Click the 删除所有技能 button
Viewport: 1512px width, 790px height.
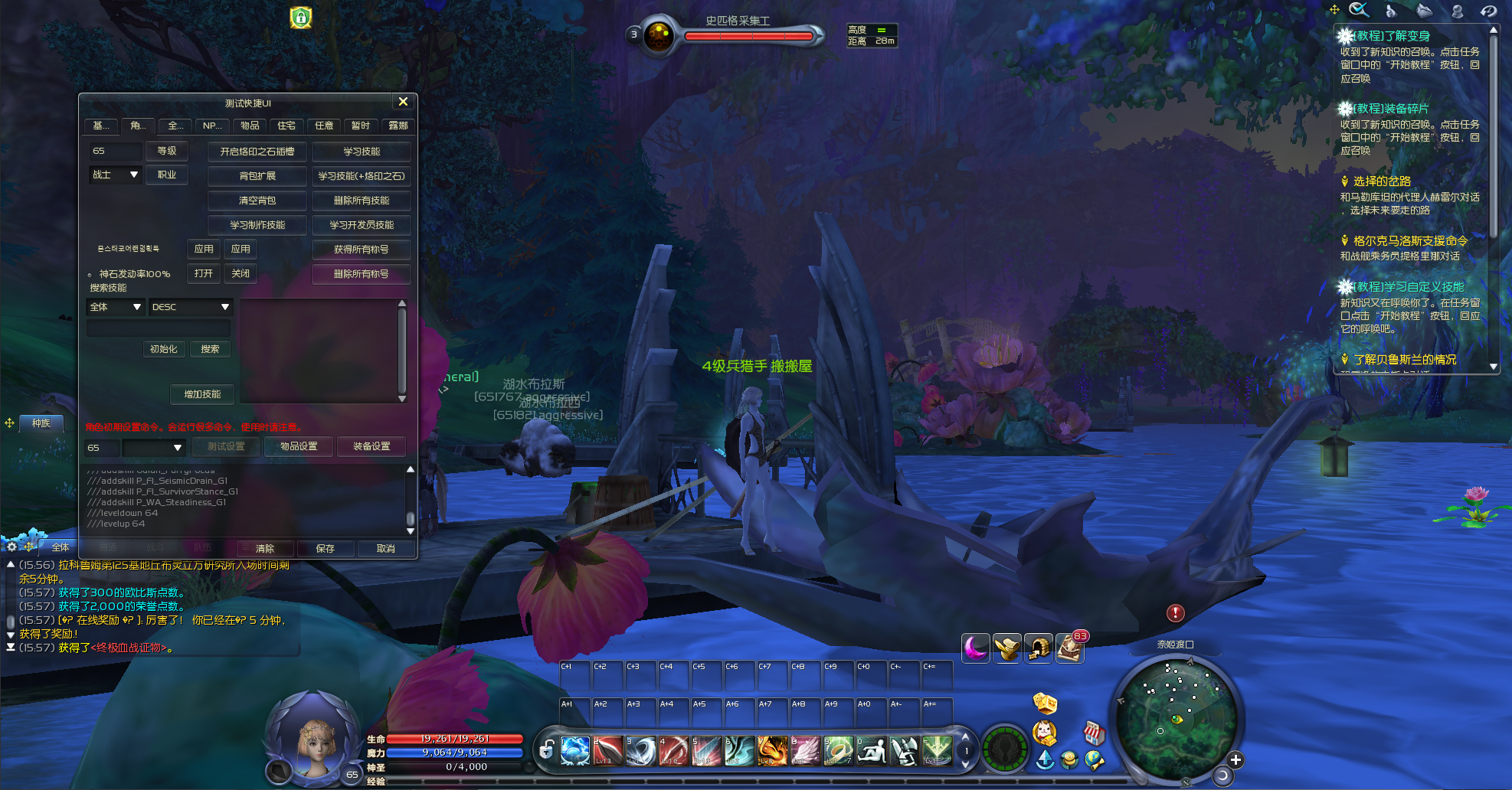362,201
